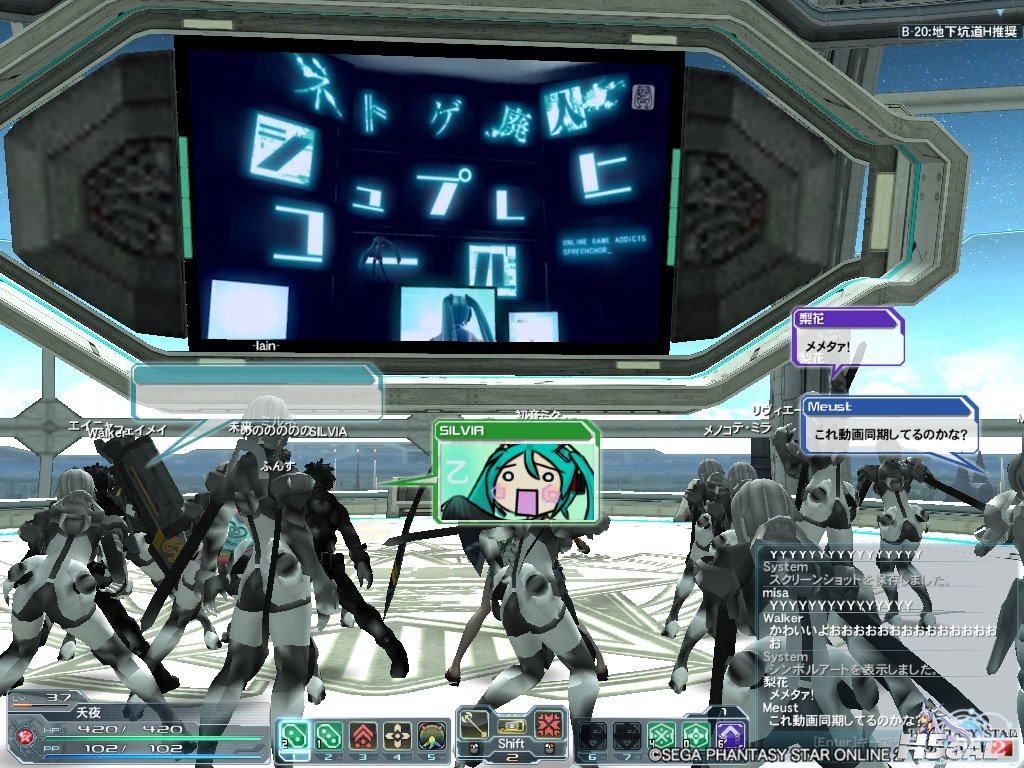The image size is (1024, 768).
Task: Activate the rainbow arc skill in slot 5
Action: point(431,735)
